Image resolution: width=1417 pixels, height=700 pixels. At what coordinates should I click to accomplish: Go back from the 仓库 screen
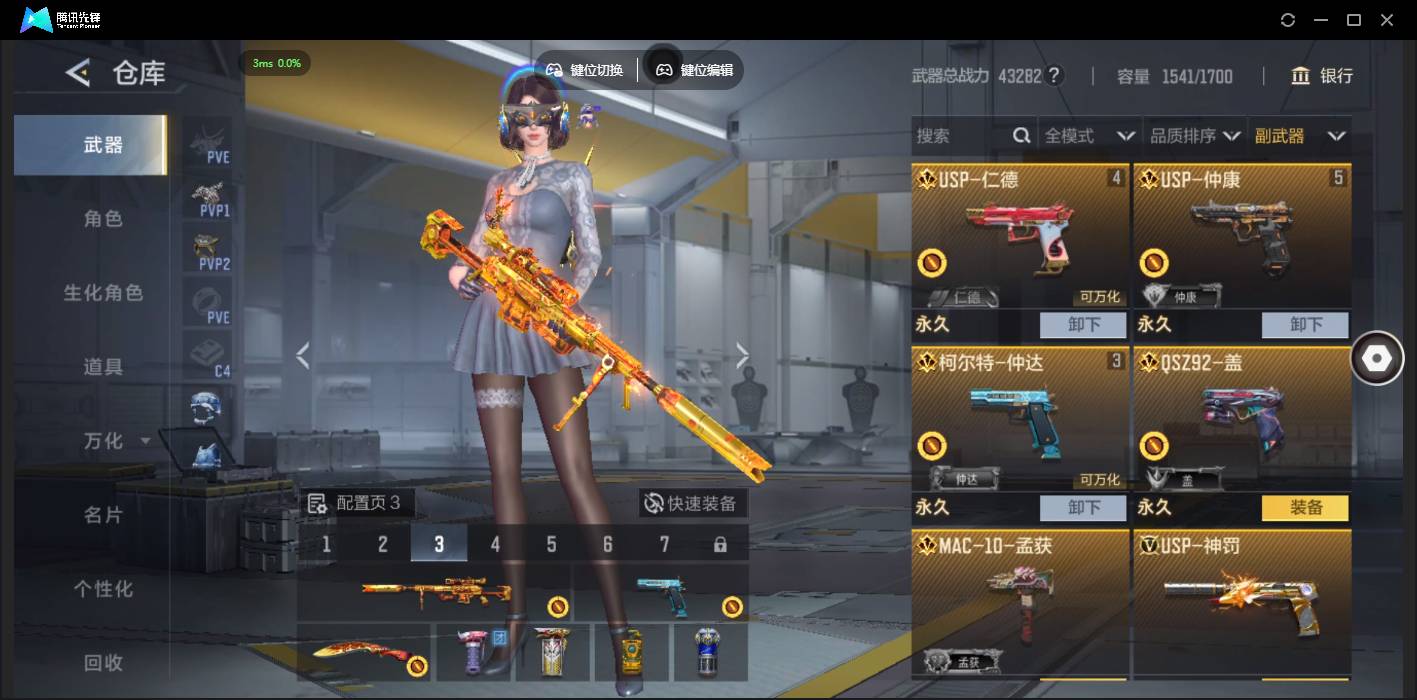[x=78, y=73]
